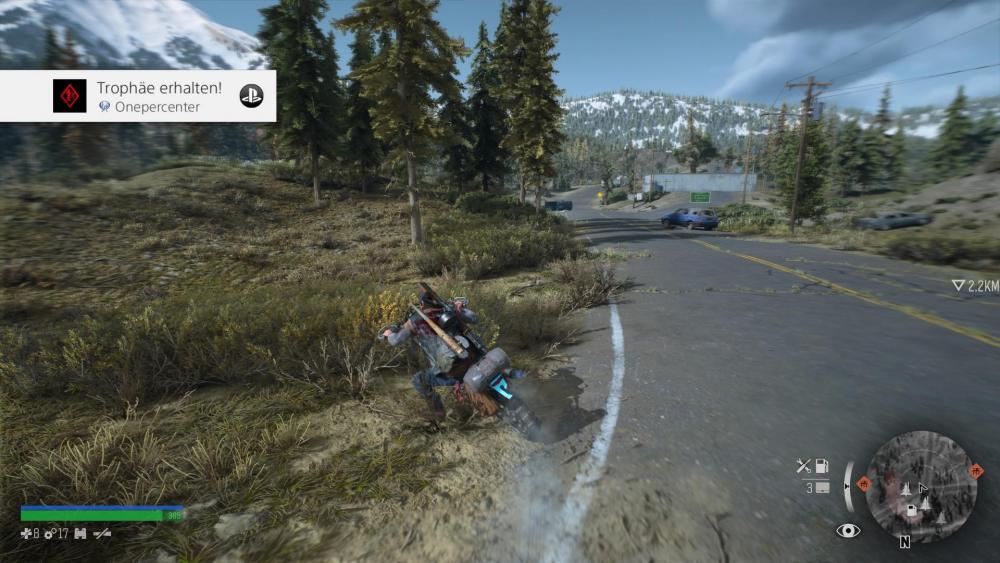Click the red diamond marker on minimap's right edge
The height and width of the screenshot is (563, 1000).
976,470
